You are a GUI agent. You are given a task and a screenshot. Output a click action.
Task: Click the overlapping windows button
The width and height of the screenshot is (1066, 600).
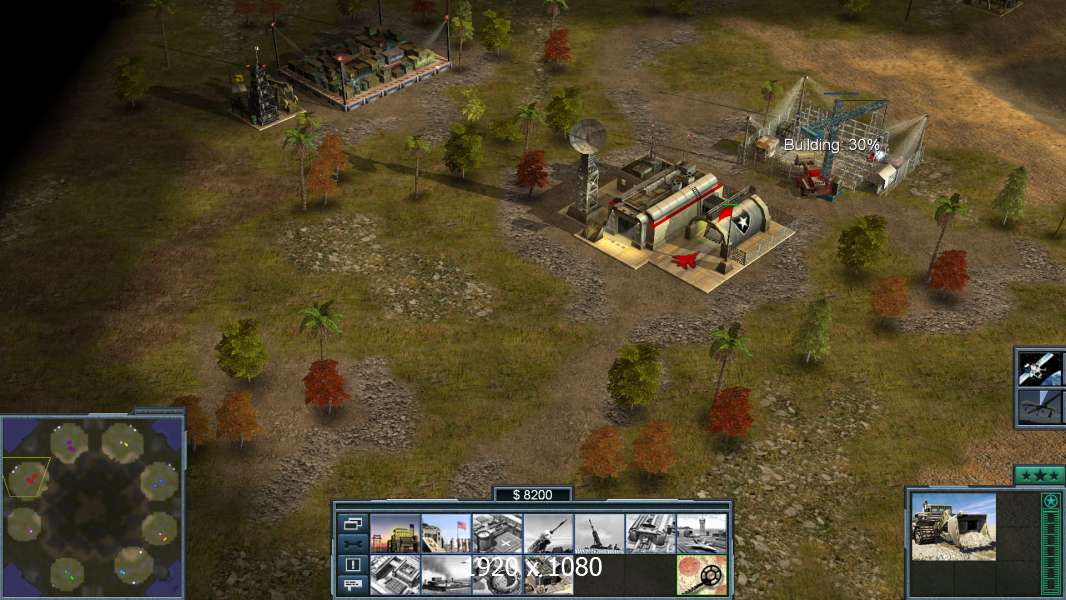[352, 523]
